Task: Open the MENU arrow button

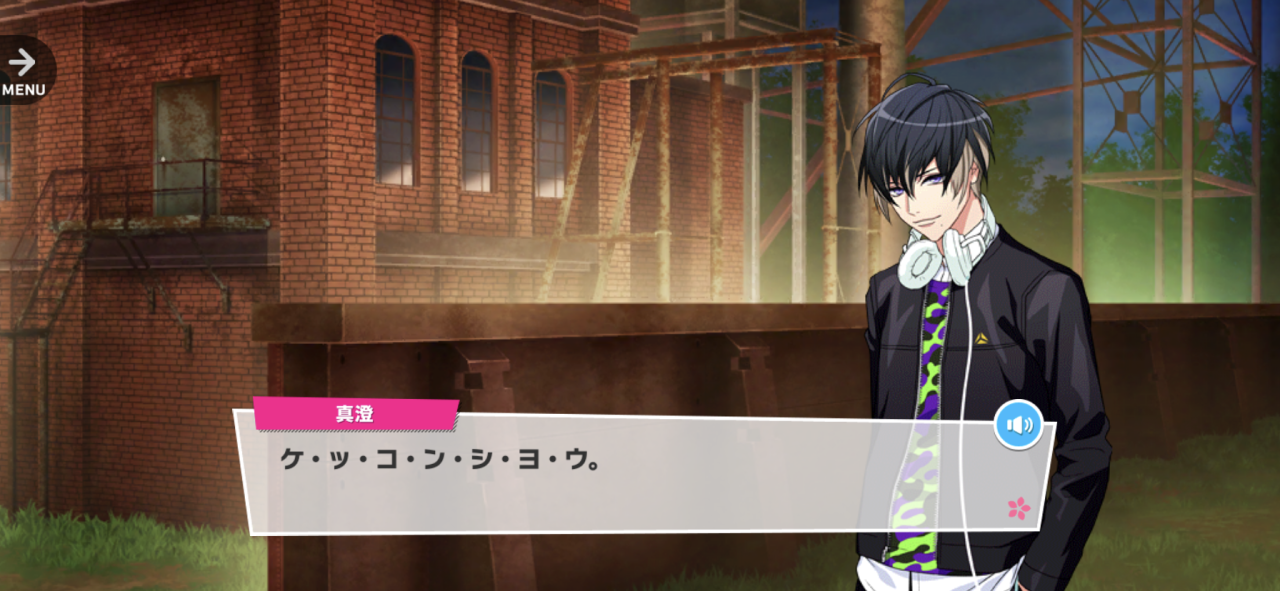Action: pyautogui.click(x=22, y=70)
